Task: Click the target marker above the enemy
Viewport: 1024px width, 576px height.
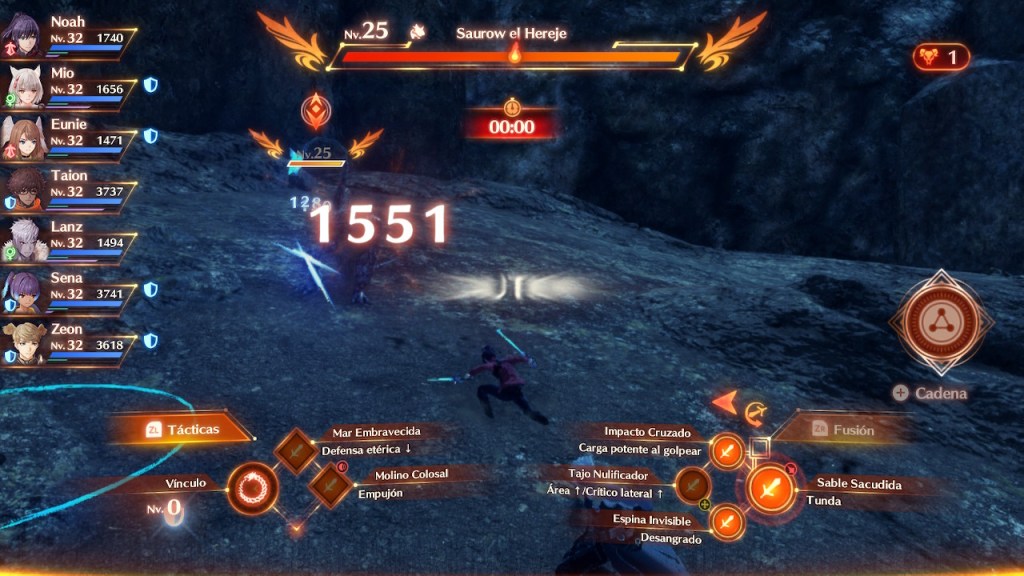Action: [x=316, y=110]
